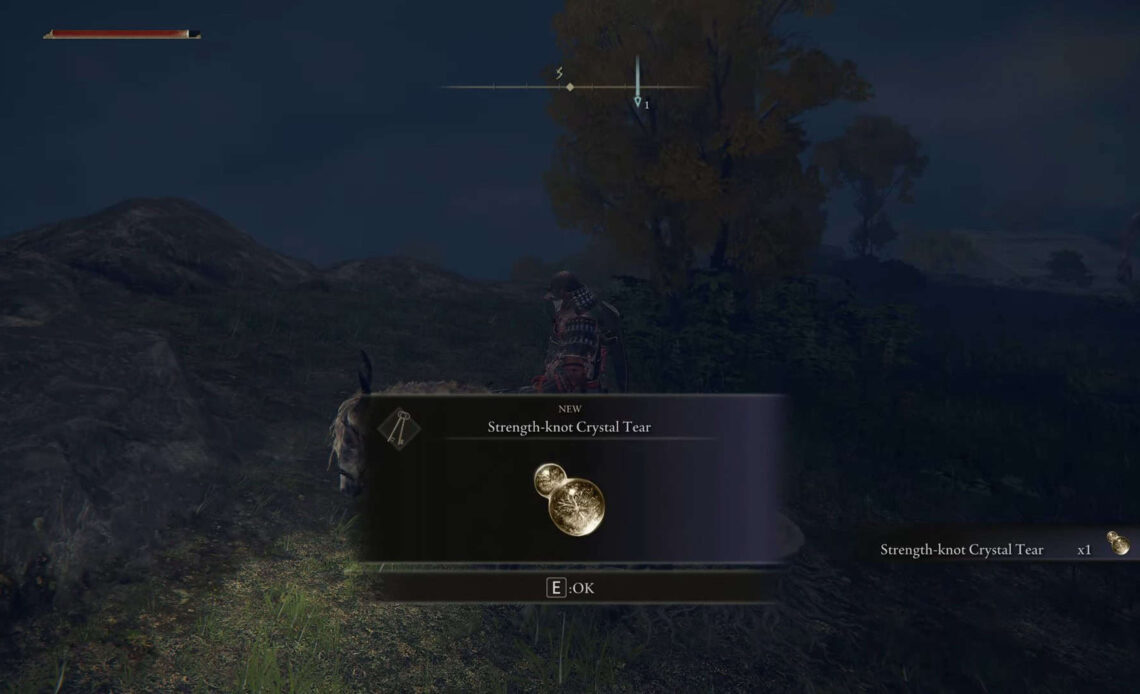Click the Strength-knot Crystal Tear item image
1140x694 pixels.
[x=570, y=497]
